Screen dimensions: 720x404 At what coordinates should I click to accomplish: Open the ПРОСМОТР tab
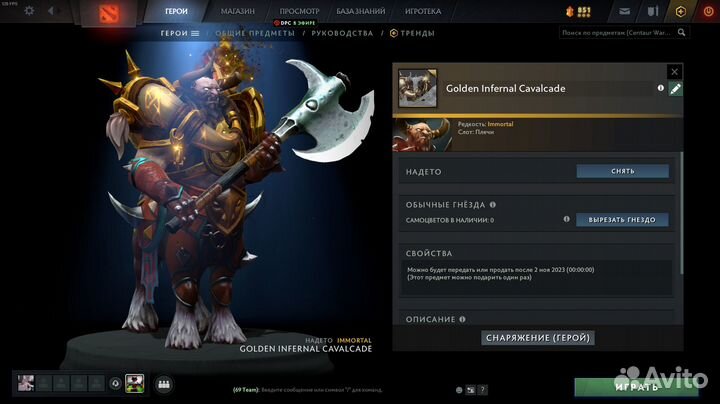(x=299, y=10)
